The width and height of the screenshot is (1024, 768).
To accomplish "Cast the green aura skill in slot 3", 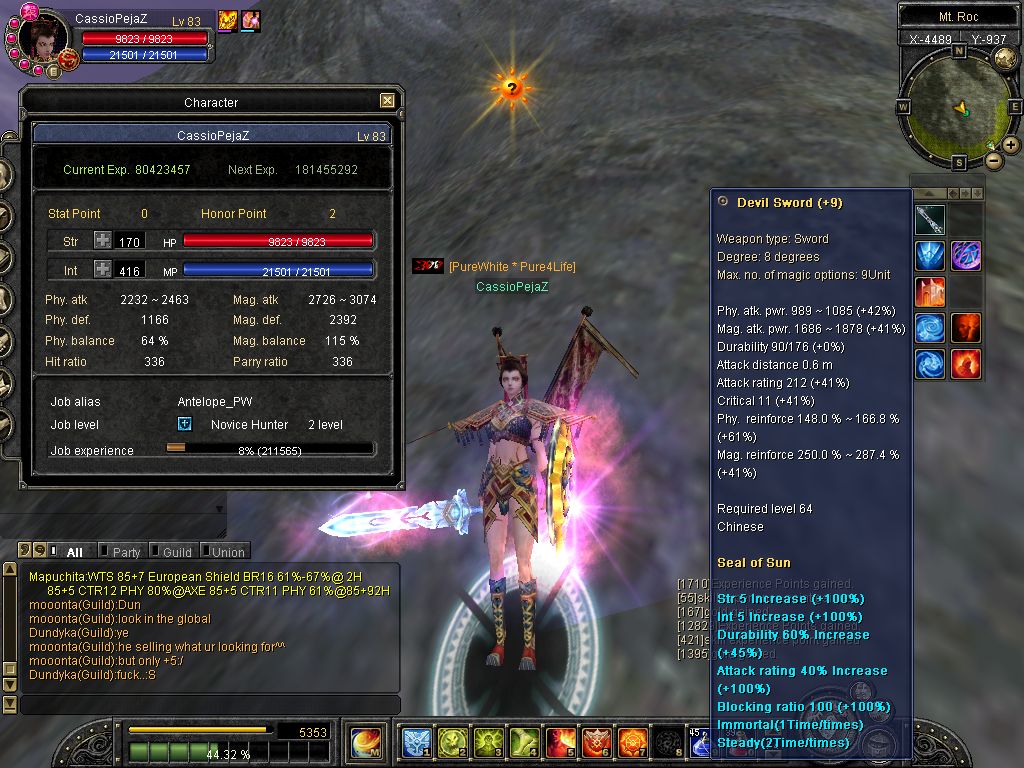I will click(x=487, y=743).
